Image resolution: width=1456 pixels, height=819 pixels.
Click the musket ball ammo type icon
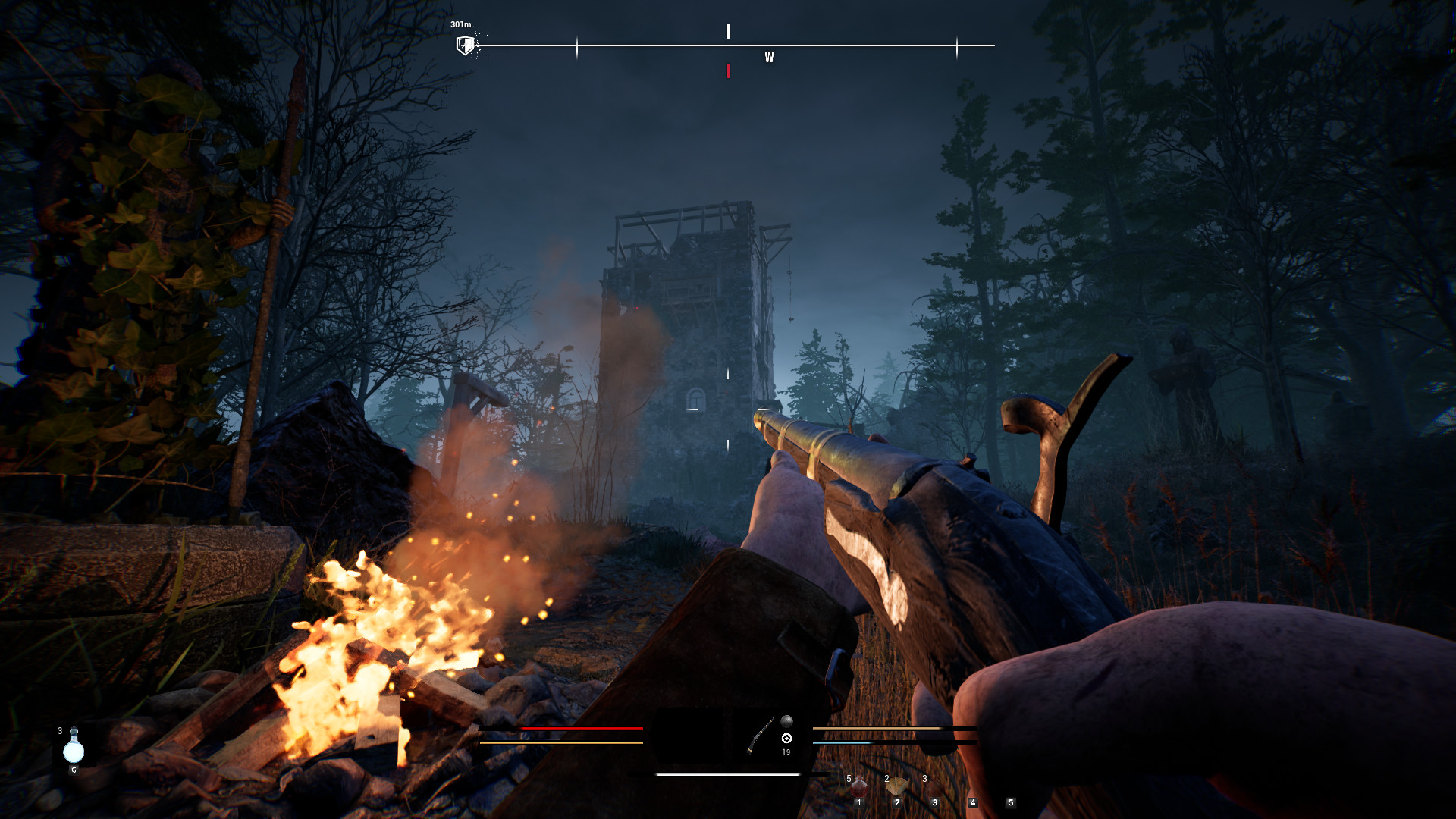pyautogui.click(x=786, y=721)
